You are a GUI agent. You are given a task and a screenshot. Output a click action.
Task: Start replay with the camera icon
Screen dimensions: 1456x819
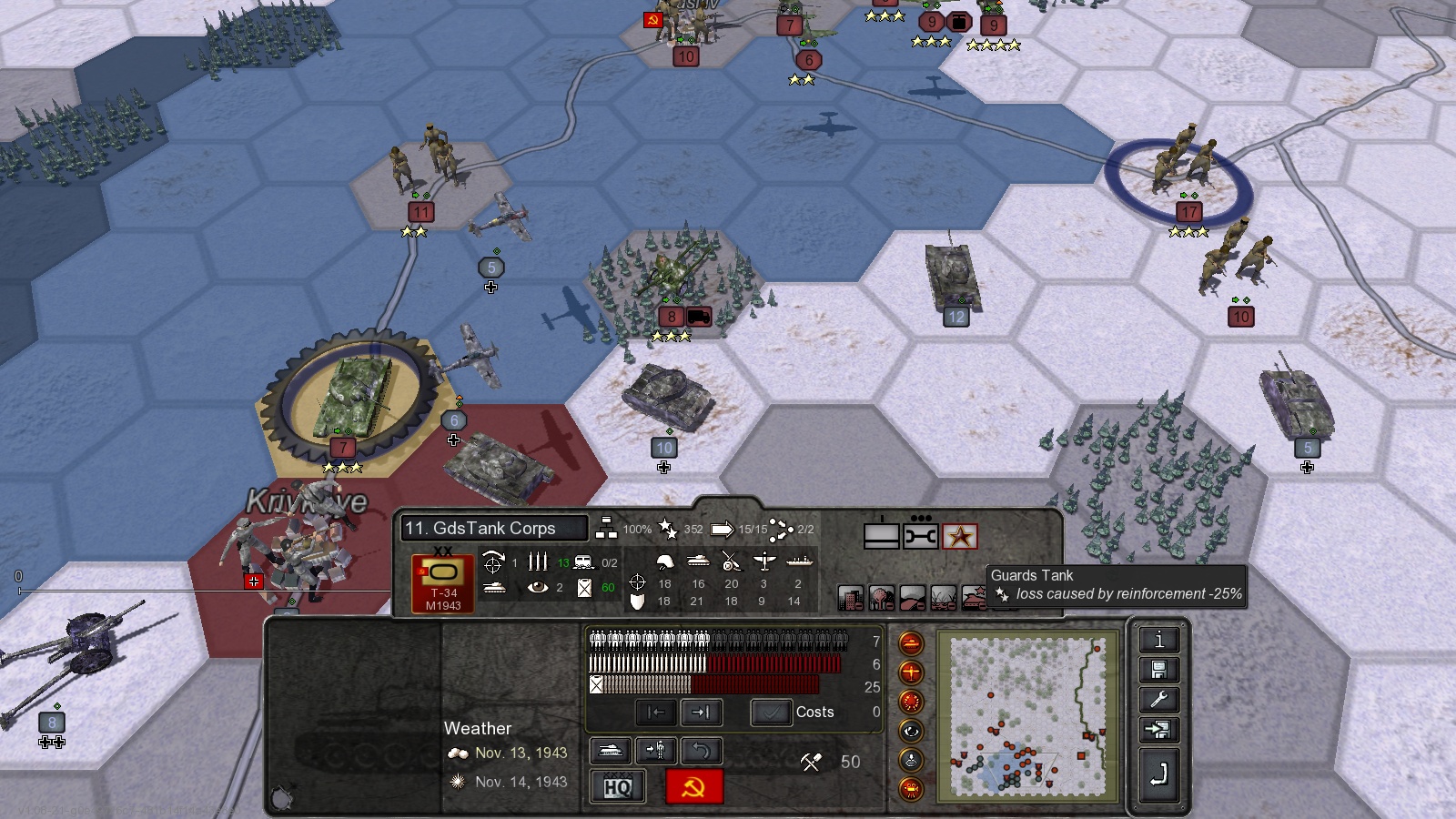pos(911,788)
